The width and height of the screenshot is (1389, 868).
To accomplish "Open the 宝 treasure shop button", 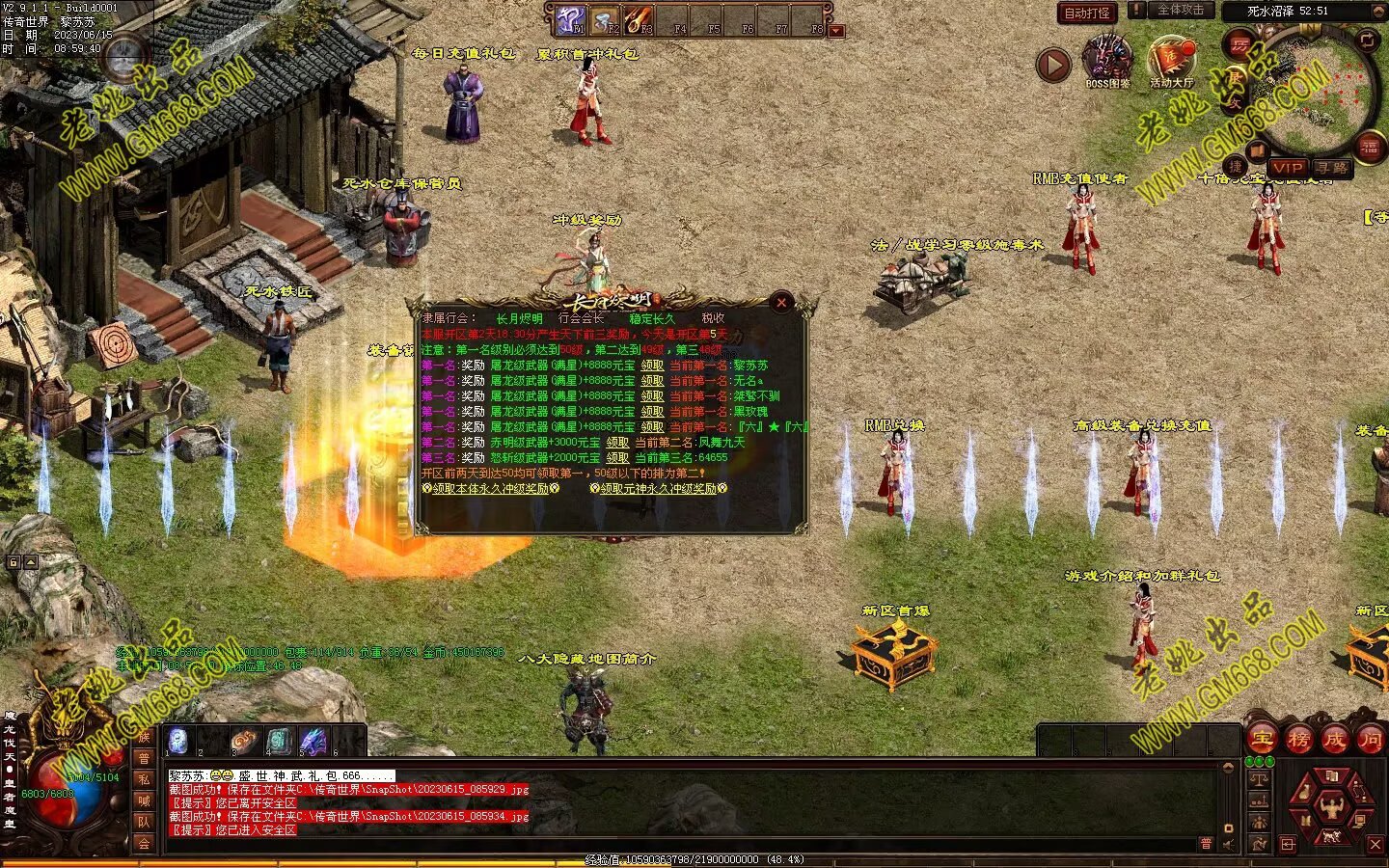I will [x=1264, y=740].
